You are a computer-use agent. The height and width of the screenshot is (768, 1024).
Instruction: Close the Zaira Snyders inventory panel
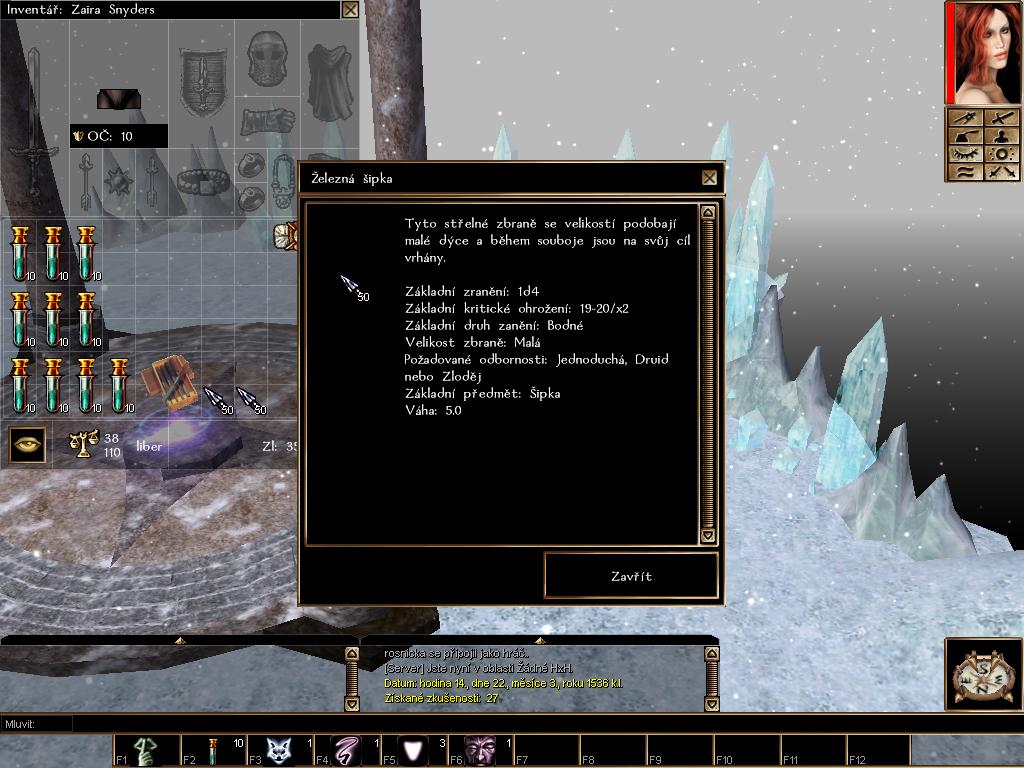(350, 10)
